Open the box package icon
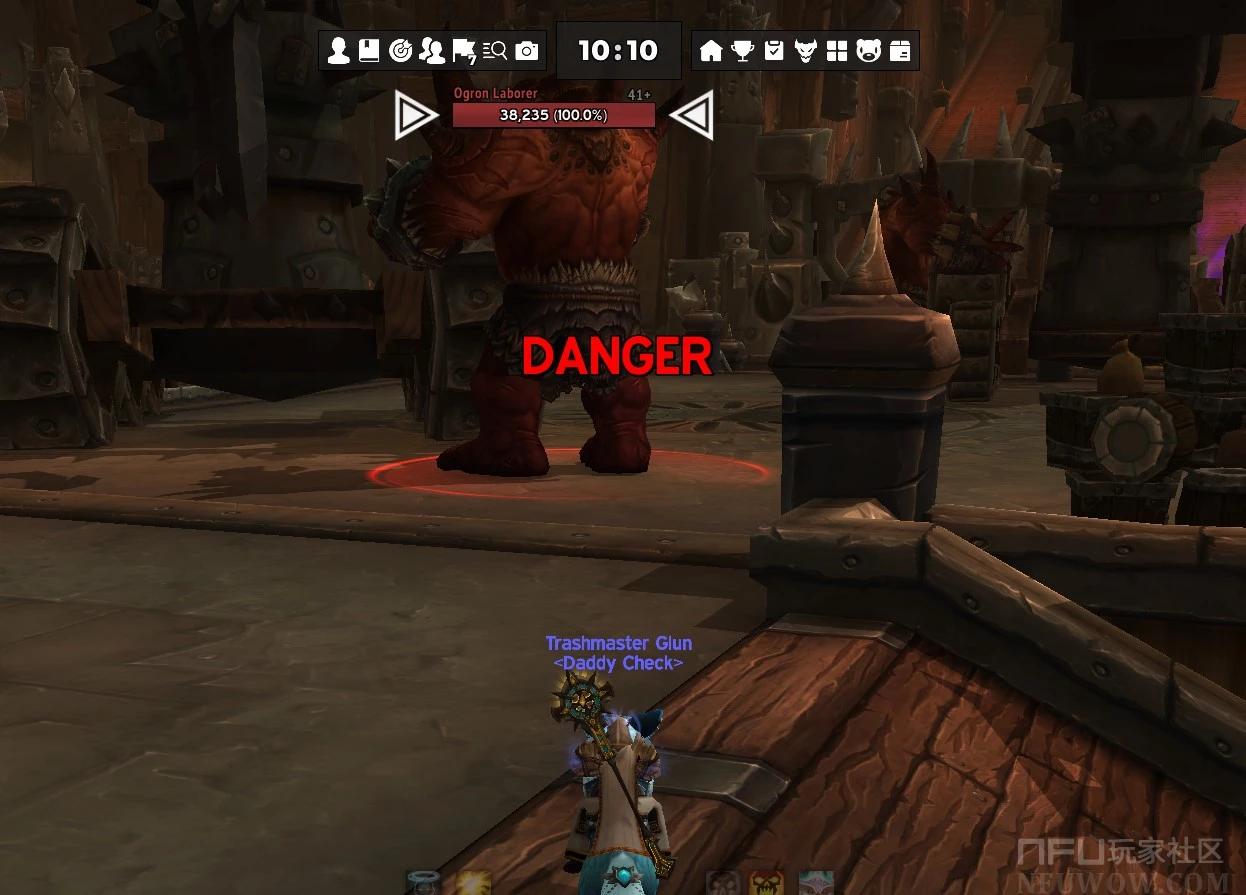 900,51
